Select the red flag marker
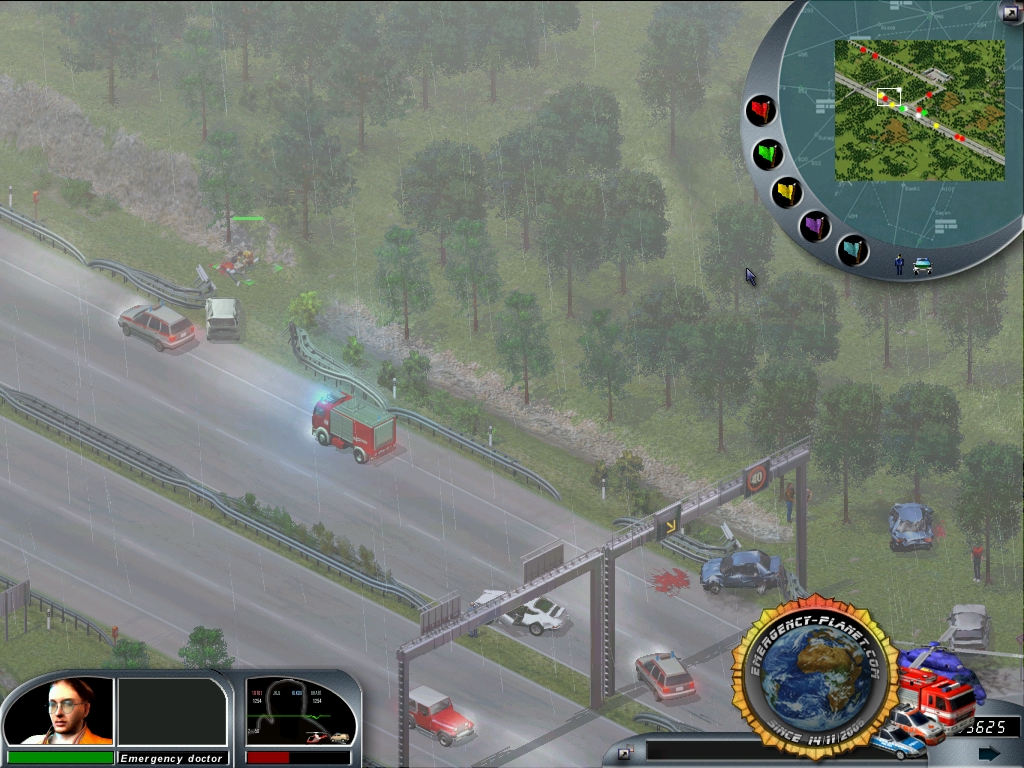This screenshot has width=1024, height=768. 762,110
